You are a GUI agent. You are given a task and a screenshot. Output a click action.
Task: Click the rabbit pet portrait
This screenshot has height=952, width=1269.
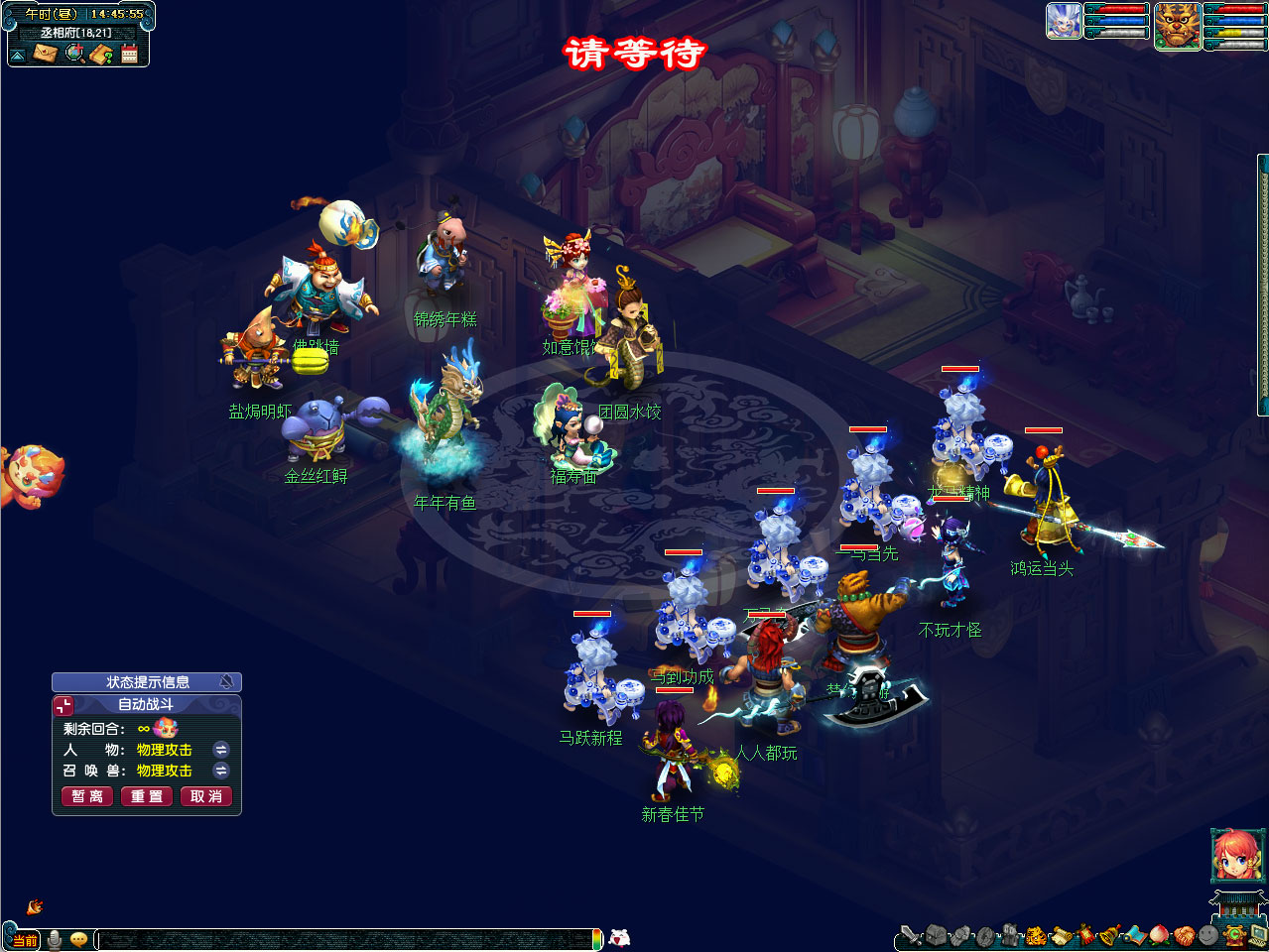click(x=1064, y=21)
